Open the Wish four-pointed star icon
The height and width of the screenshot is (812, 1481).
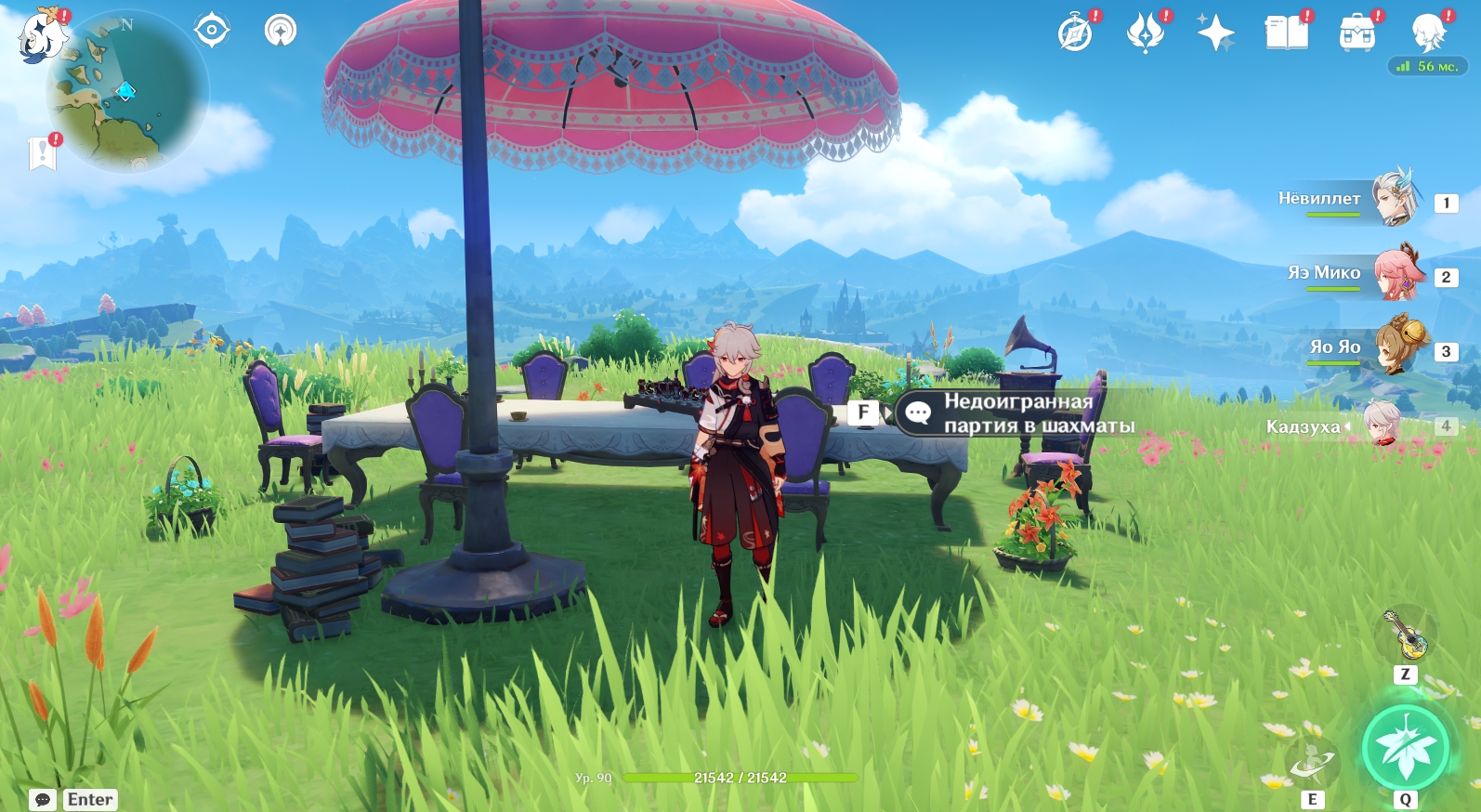tap(1215, 33)
